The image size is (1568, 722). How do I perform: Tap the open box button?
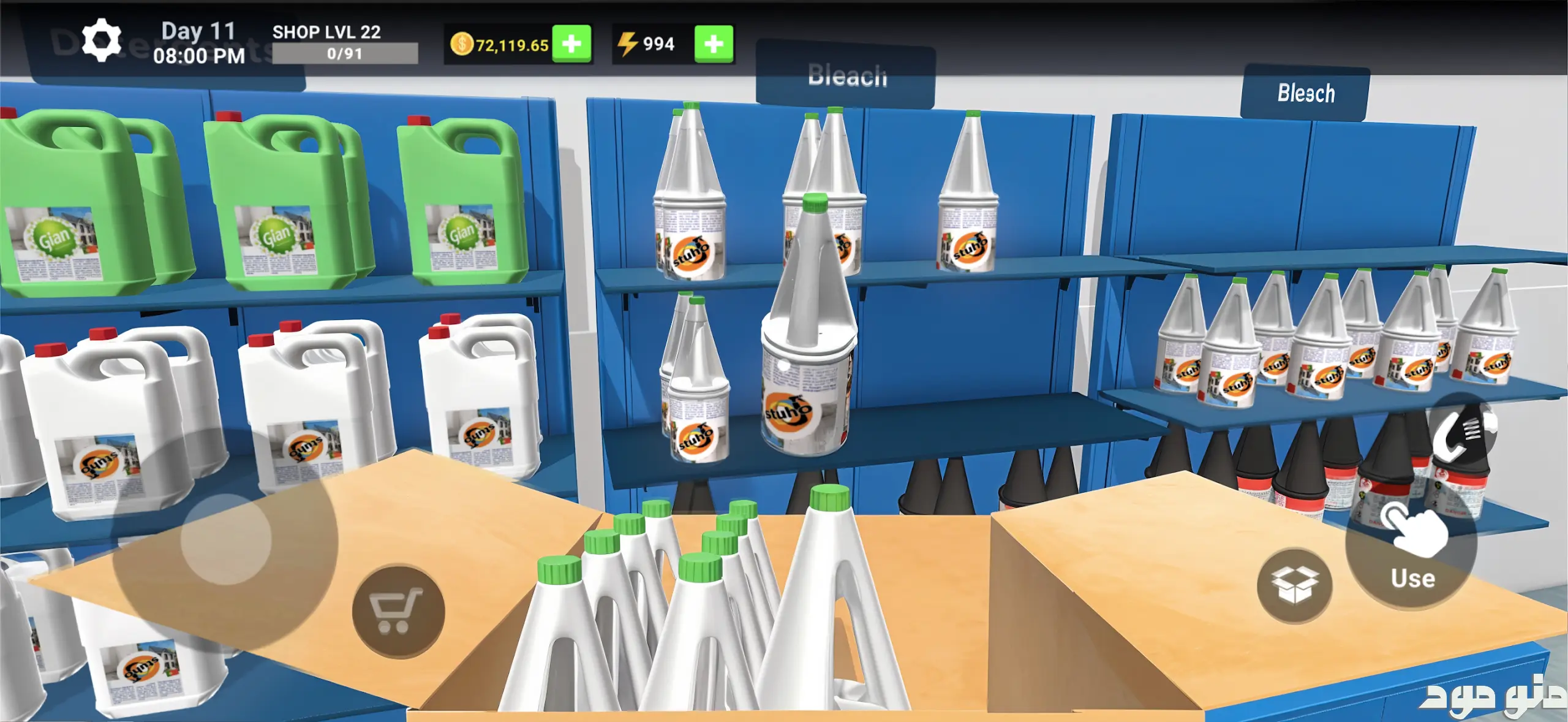(x=1294, y=585)
